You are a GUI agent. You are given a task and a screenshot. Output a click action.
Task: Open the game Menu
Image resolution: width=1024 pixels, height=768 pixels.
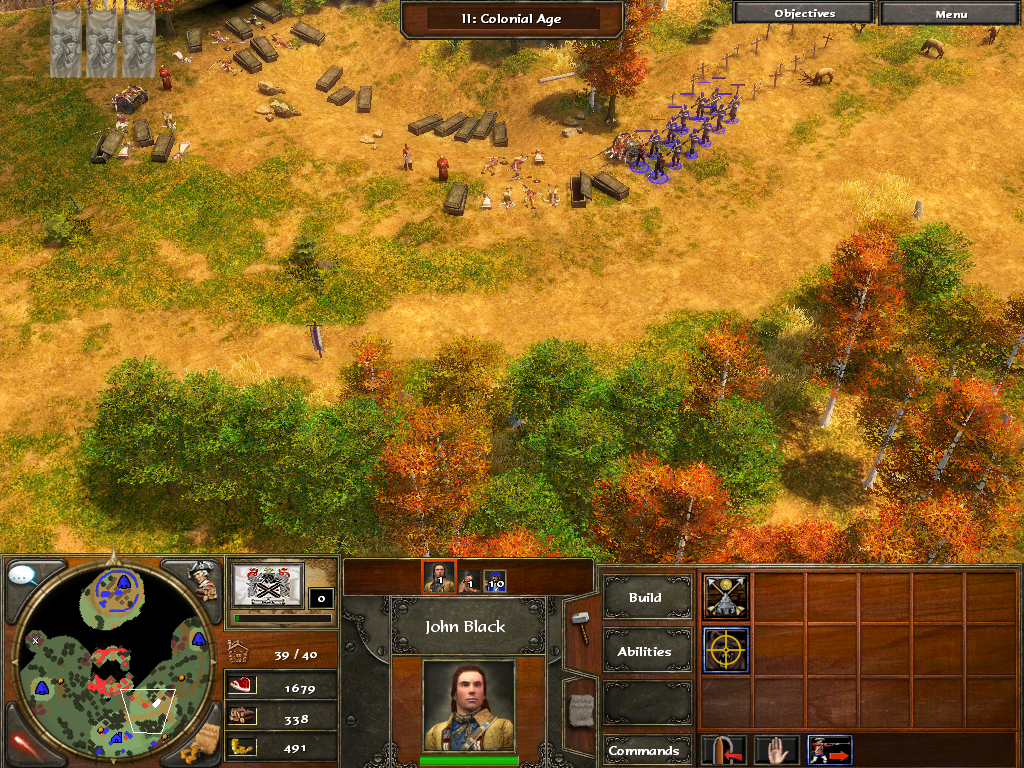click(950, 14)
